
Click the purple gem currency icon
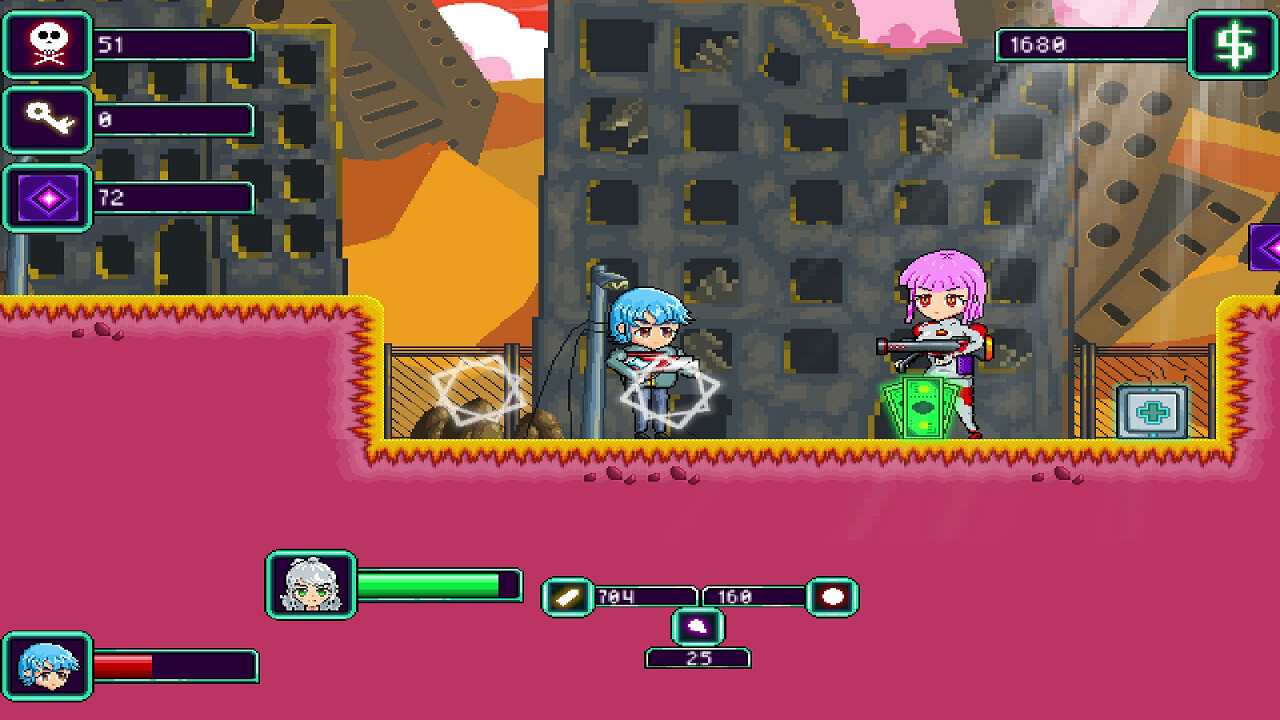46,196
